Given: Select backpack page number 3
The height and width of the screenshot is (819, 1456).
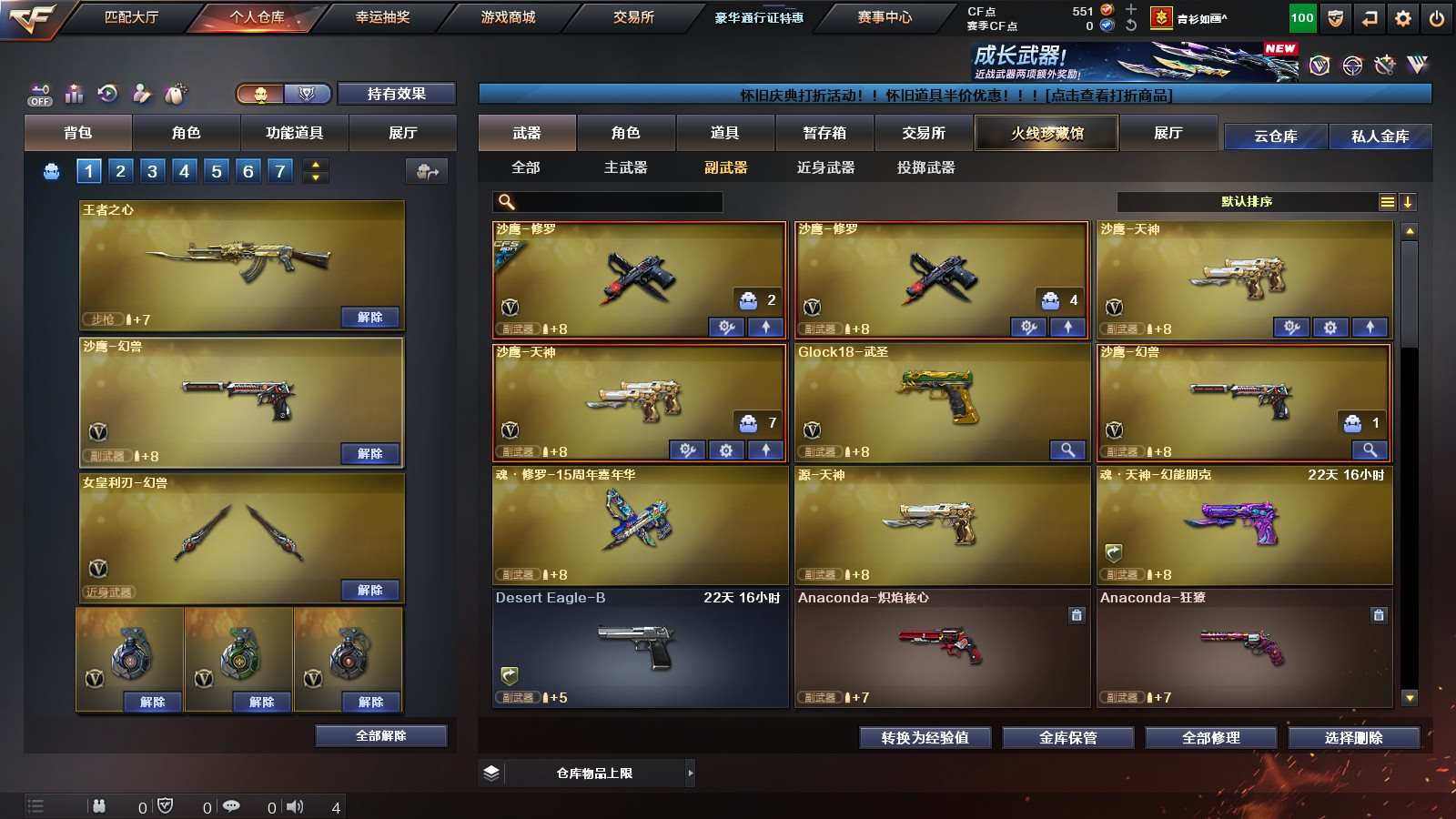Looking at the screenshot, I should pyautogui.click(x=152, y=171).
